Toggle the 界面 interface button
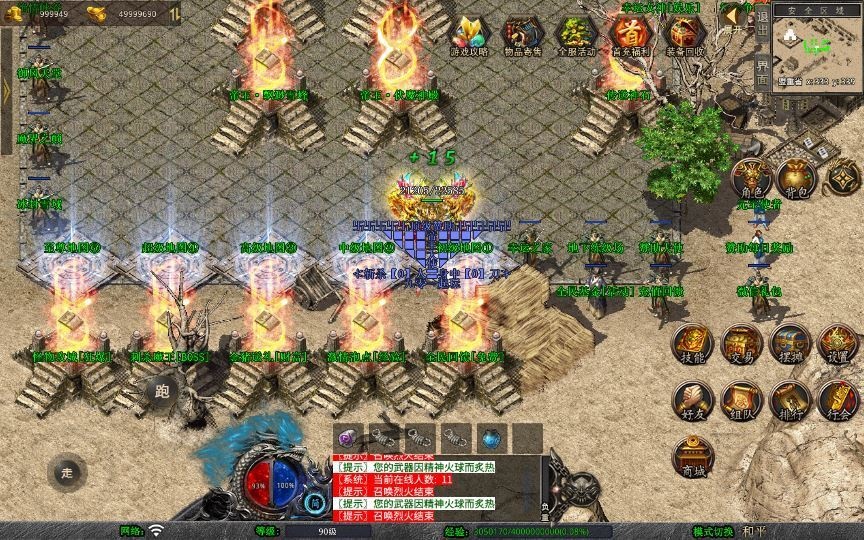864x540 pixels. pyautogui.click(x=763, y=72)
